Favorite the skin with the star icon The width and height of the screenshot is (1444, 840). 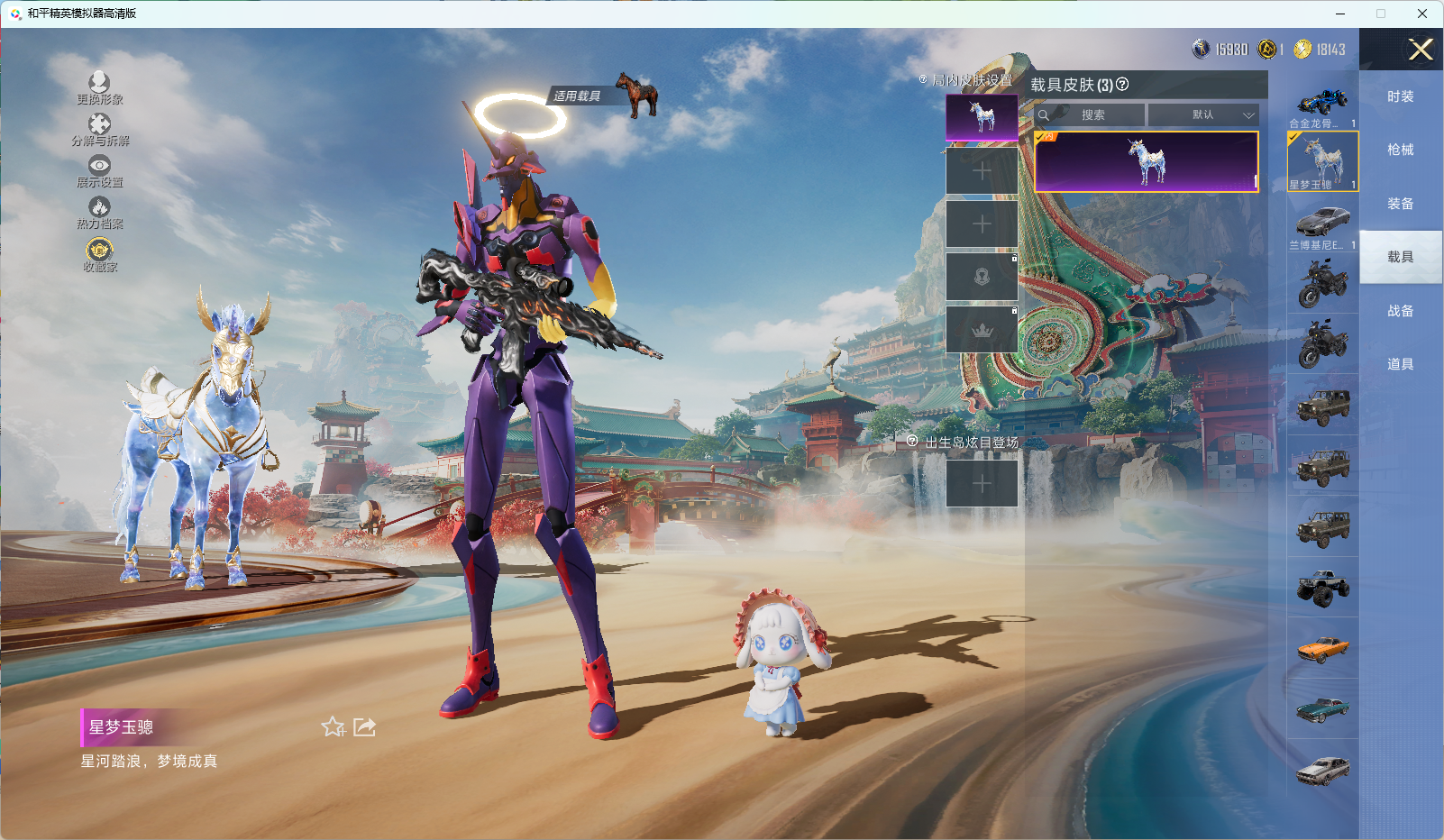tap(333, 726)
